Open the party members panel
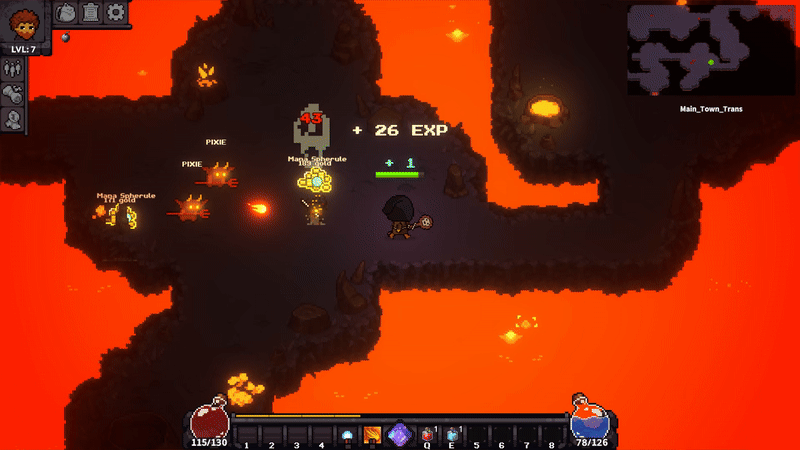The width and height of the screenshot is (800, 450). point(13,69)
